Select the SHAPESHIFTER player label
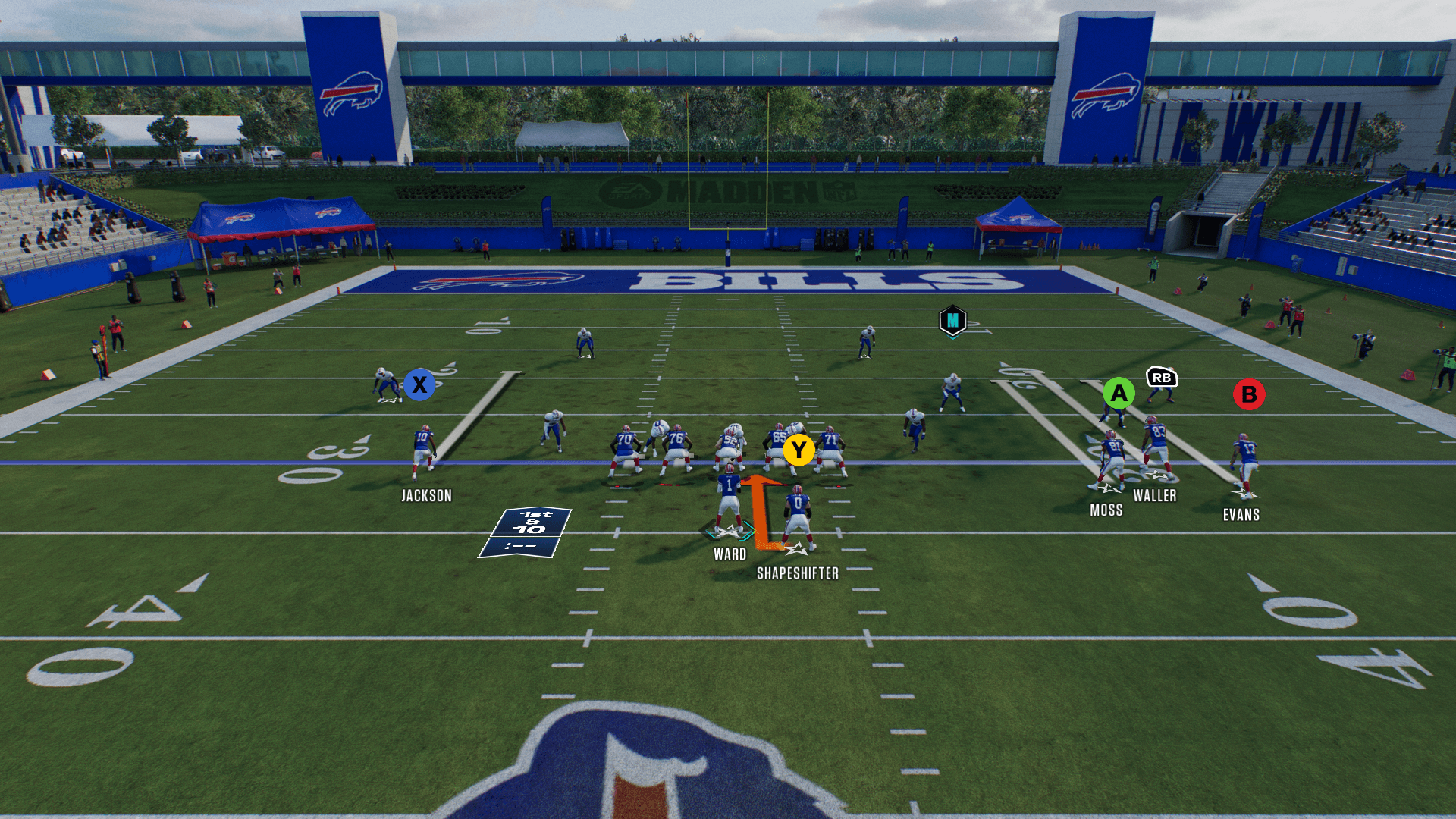This screenshot has height=819, width=1456. click(798, 573)
